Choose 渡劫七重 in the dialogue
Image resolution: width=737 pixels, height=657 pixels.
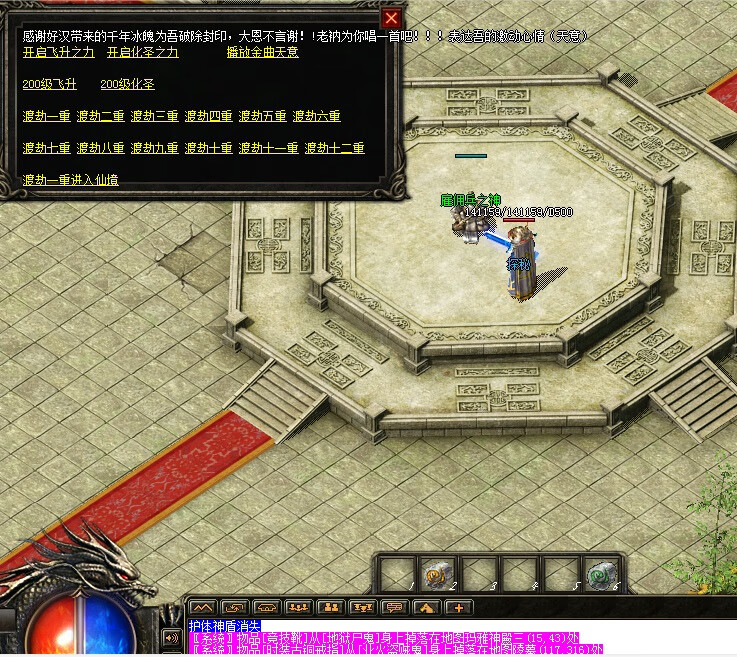click(46, 148)
